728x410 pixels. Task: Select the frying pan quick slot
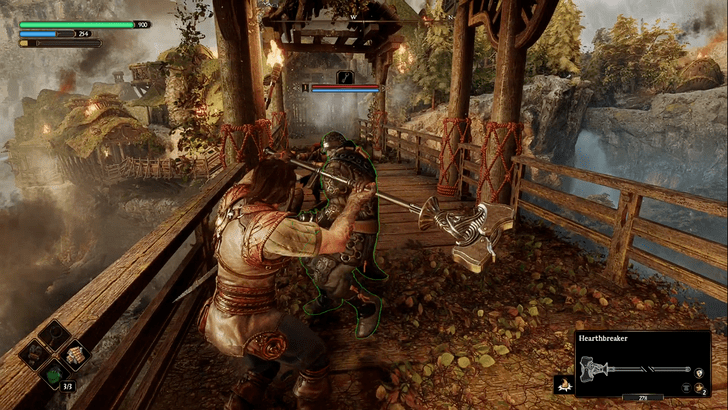click(x=53, y=334)
